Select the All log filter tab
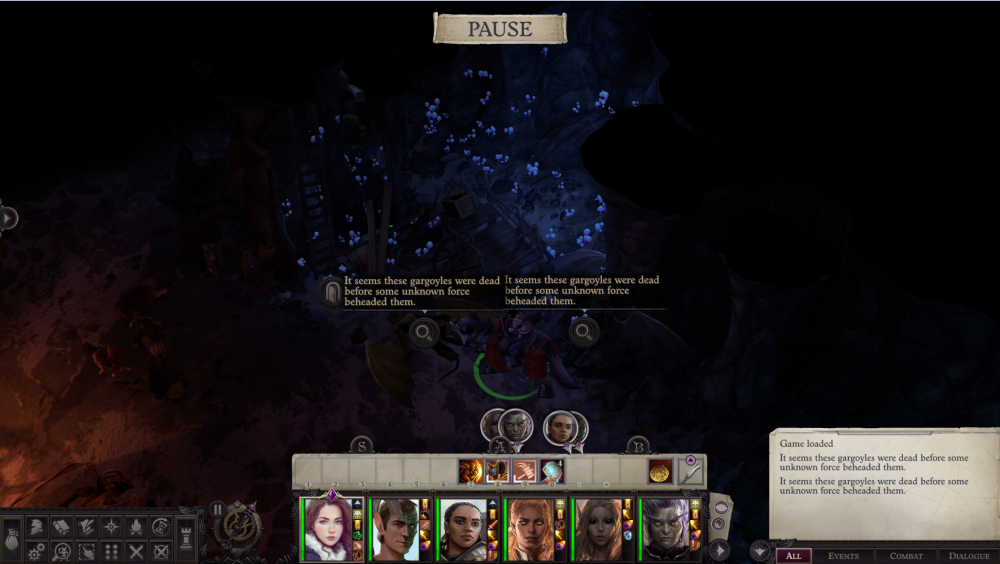 793,556
